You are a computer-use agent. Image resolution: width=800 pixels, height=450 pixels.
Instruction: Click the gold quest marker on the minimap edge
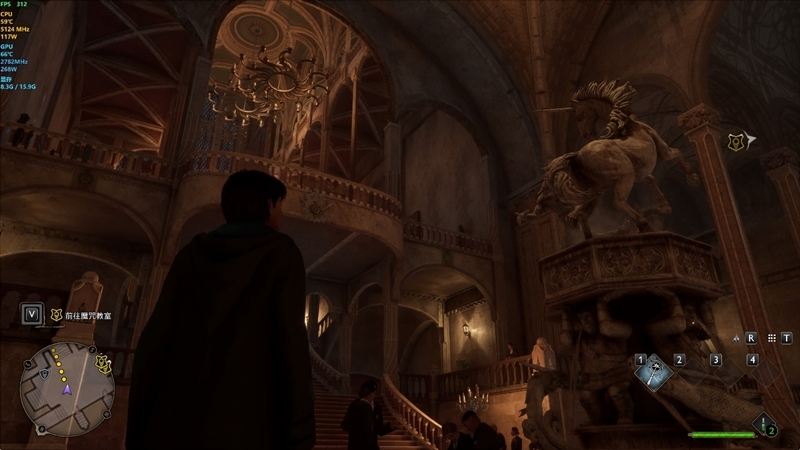pos(102,365)
